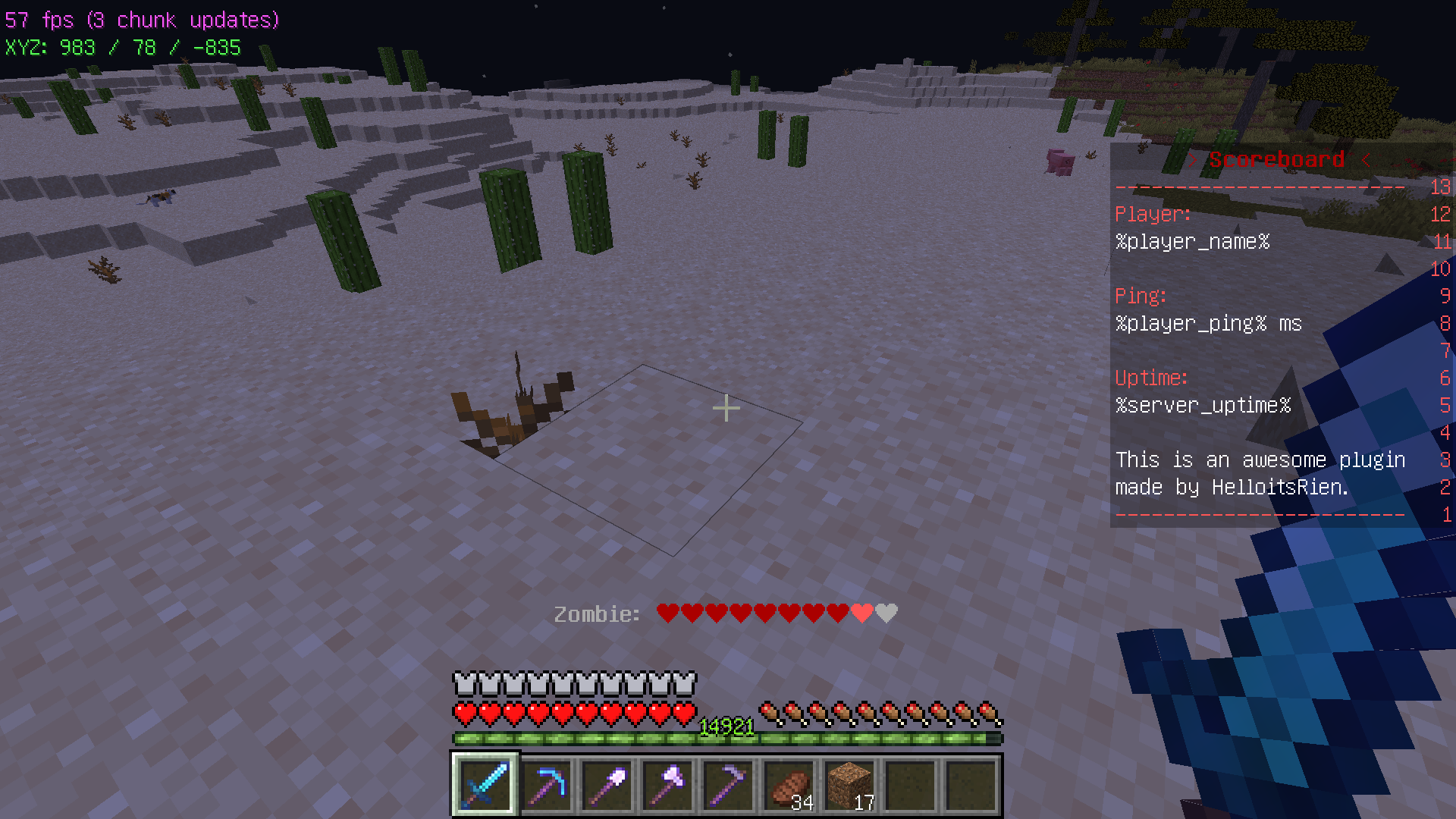Switch to the hoe hotbar slot
Viewport: 1456px width, 819px height.
click(x=728, y=785)
